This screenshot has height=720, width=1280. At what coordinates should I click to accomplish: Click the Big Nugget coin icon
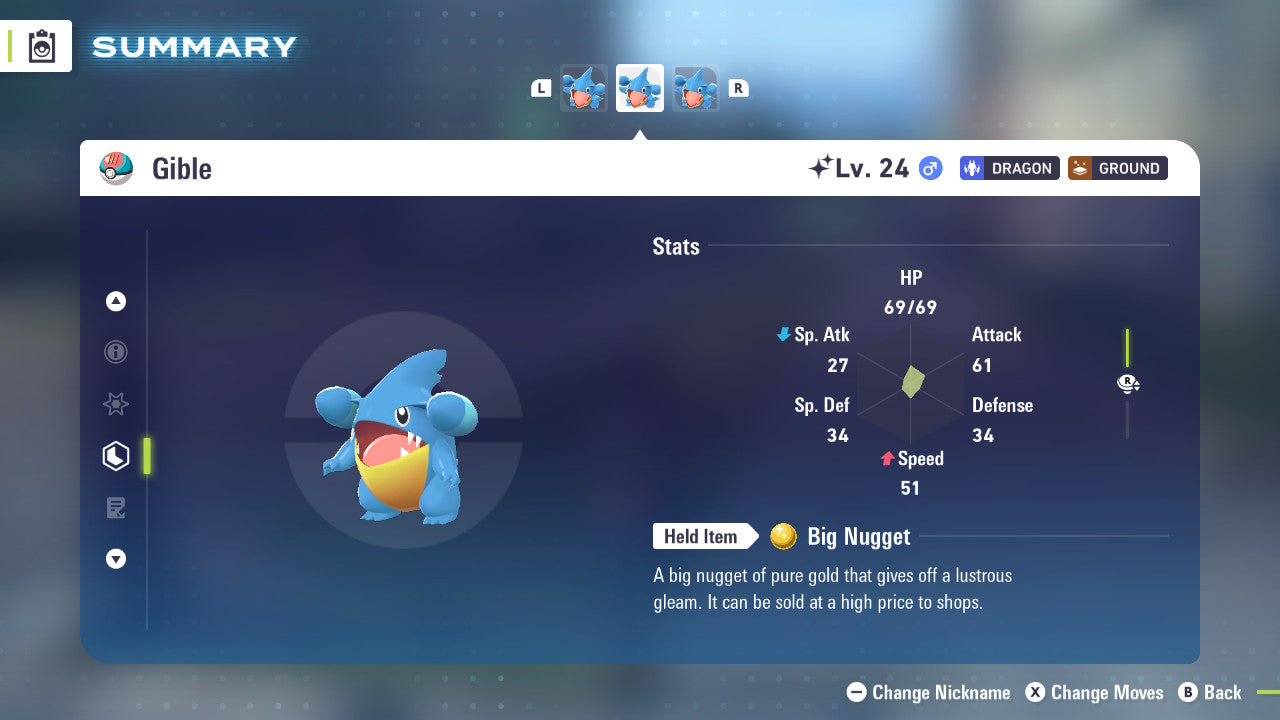pos(783,536)
